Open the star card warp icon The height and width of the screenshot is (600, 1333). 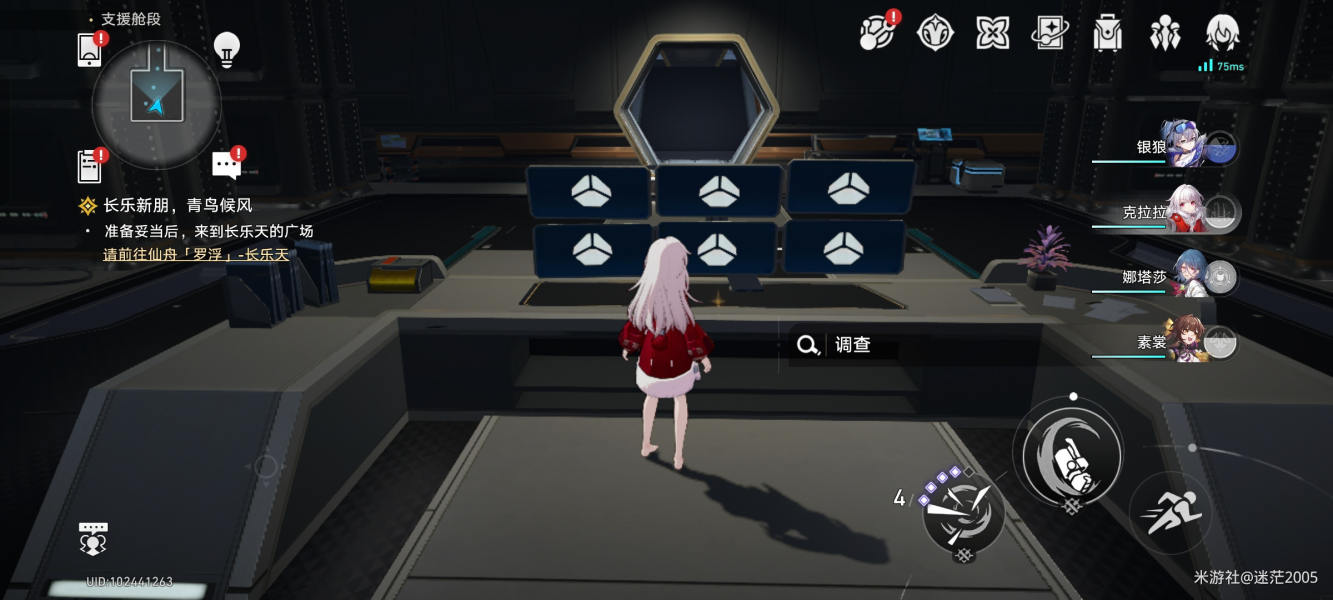[1050, 33]
